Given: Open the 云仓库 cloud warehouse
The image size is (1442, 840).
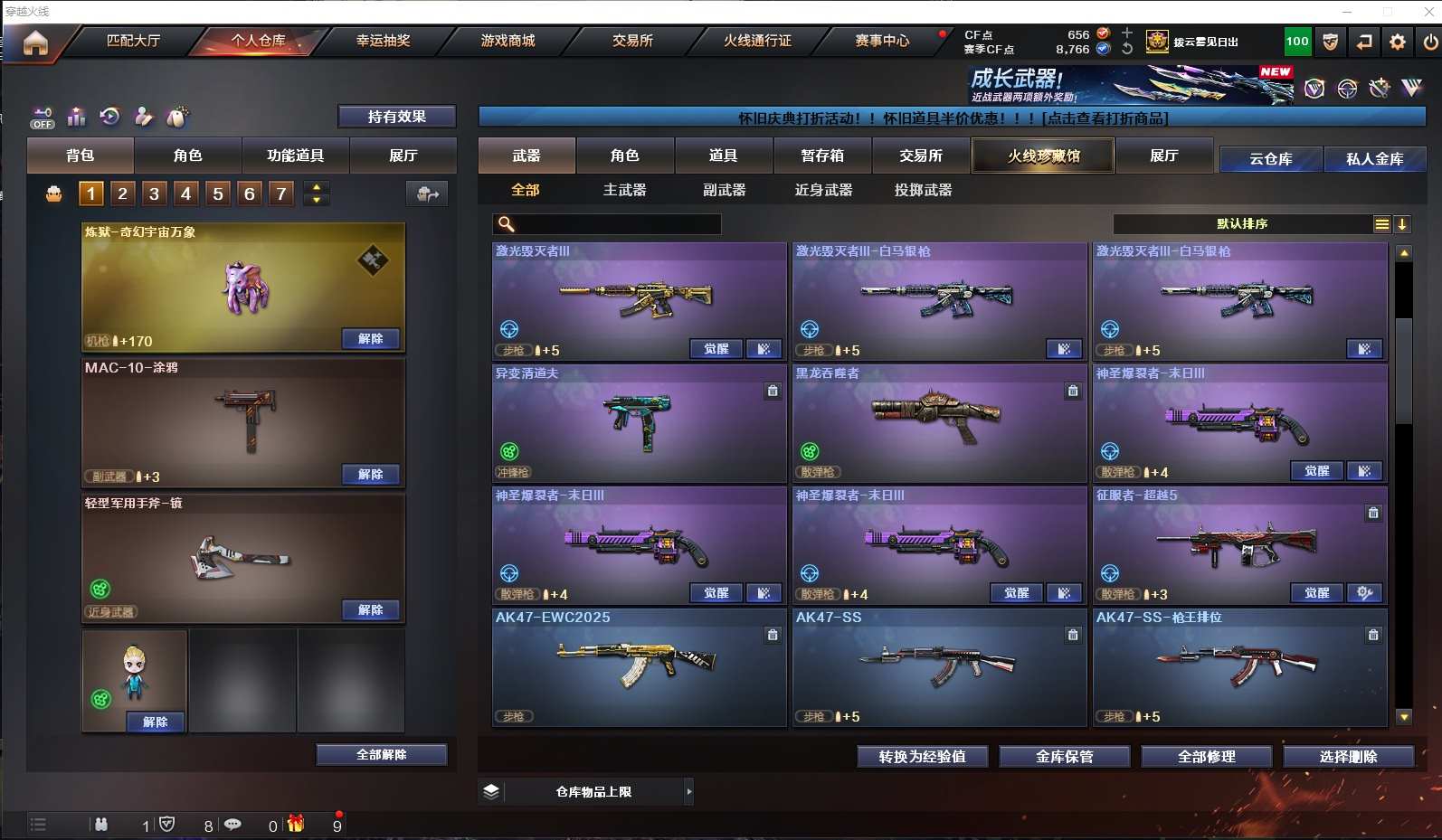Looking at the screenshot, I should coord(1270,159).
